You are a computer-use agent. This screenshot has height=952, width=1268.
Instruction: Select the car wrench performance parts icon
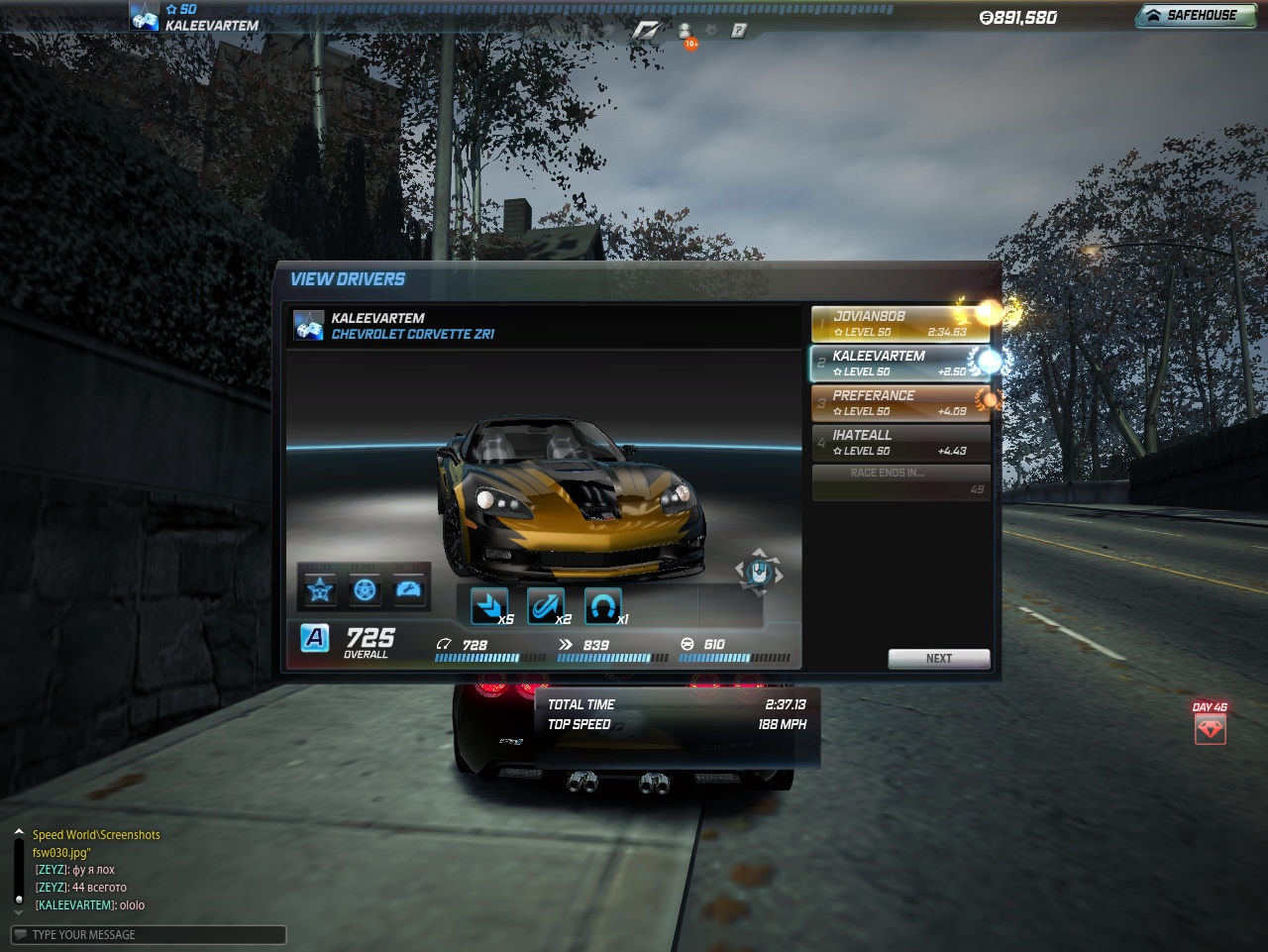(x=408, y=590)
